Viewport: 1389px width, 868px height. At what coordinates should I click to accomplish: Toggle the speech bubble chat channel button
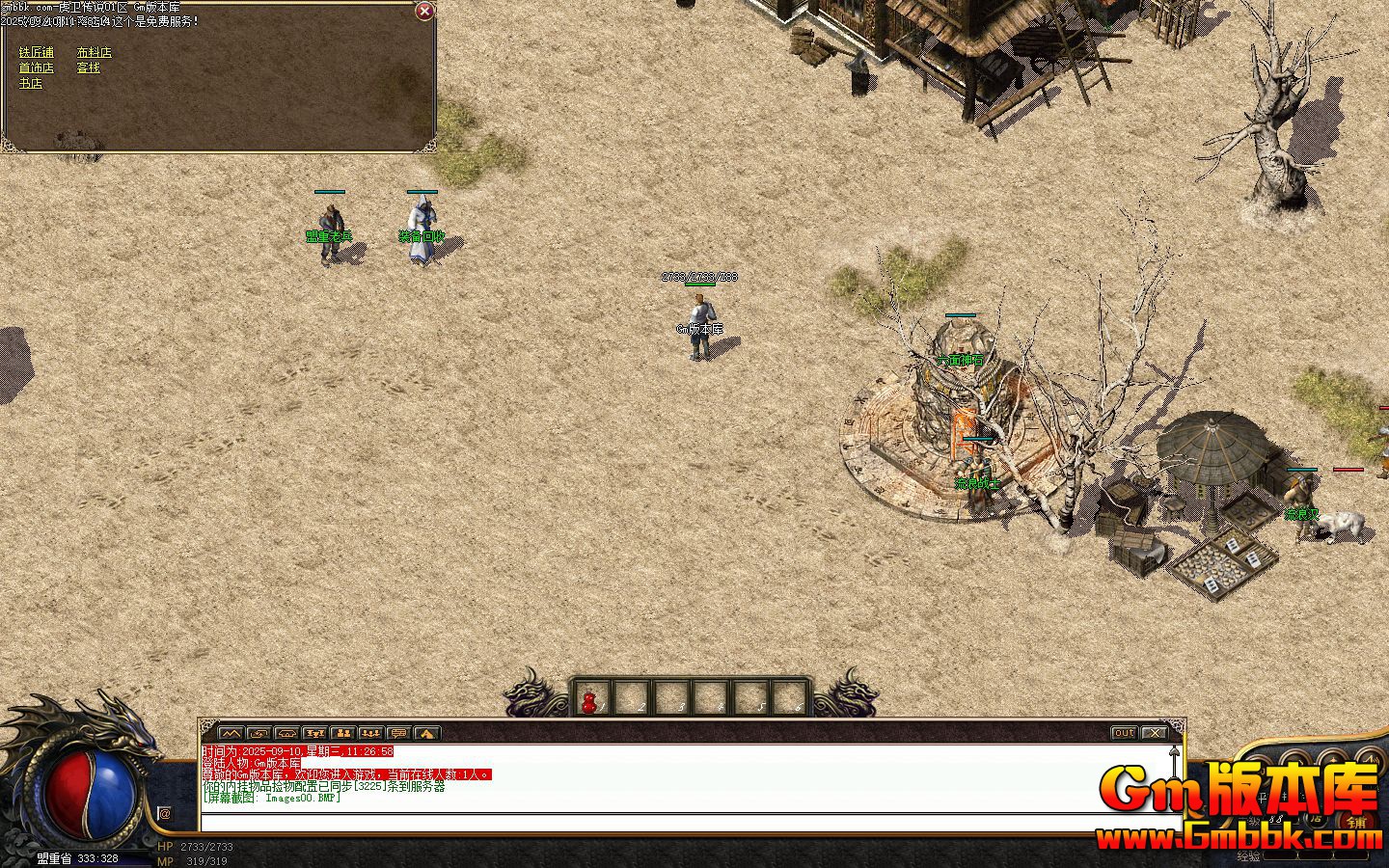pyautogui.click(x=399, y=733)
